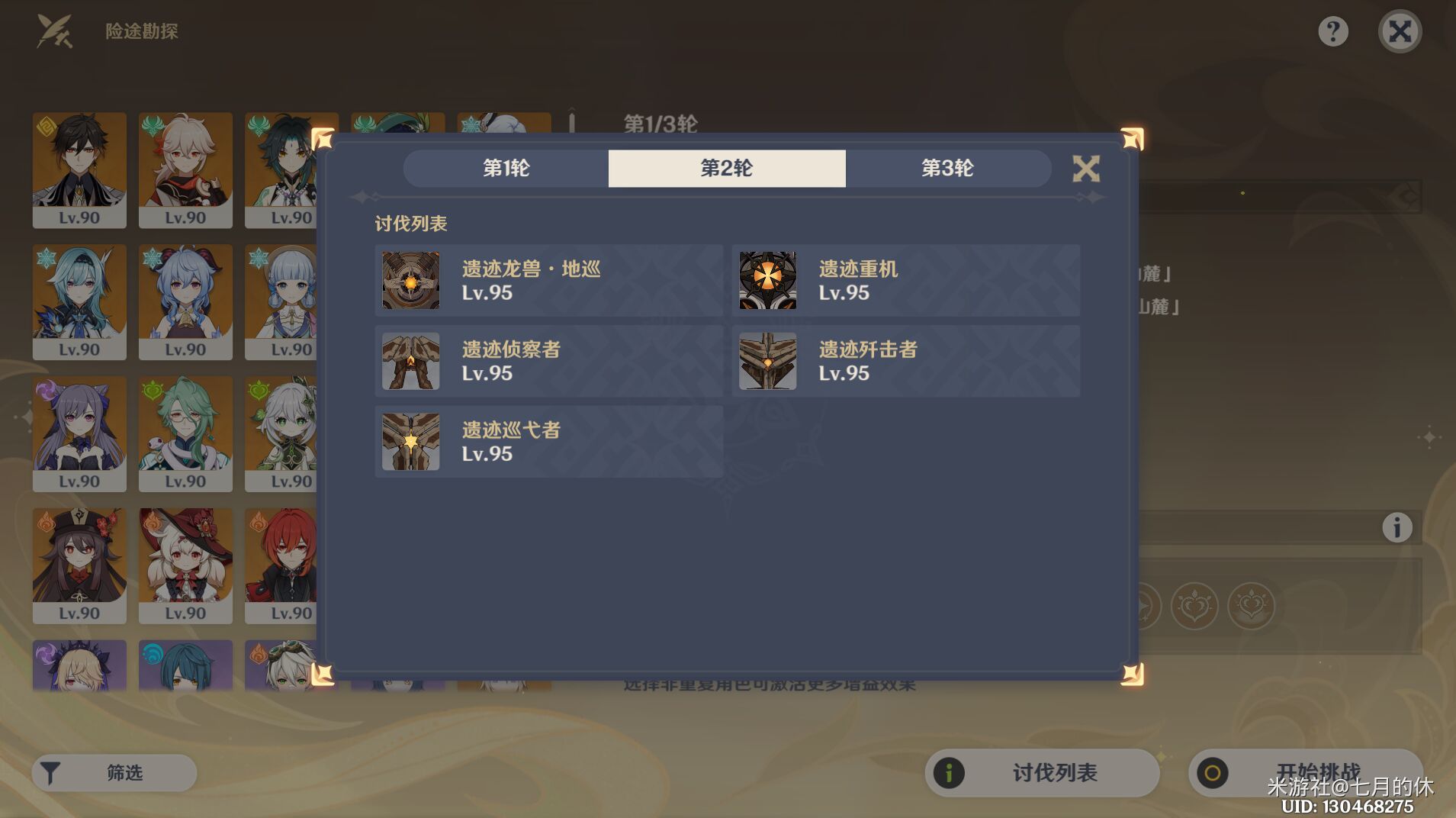Switch to the 第1轮 tab
The height and width of the screenshot is (818, 1456).
504,169
